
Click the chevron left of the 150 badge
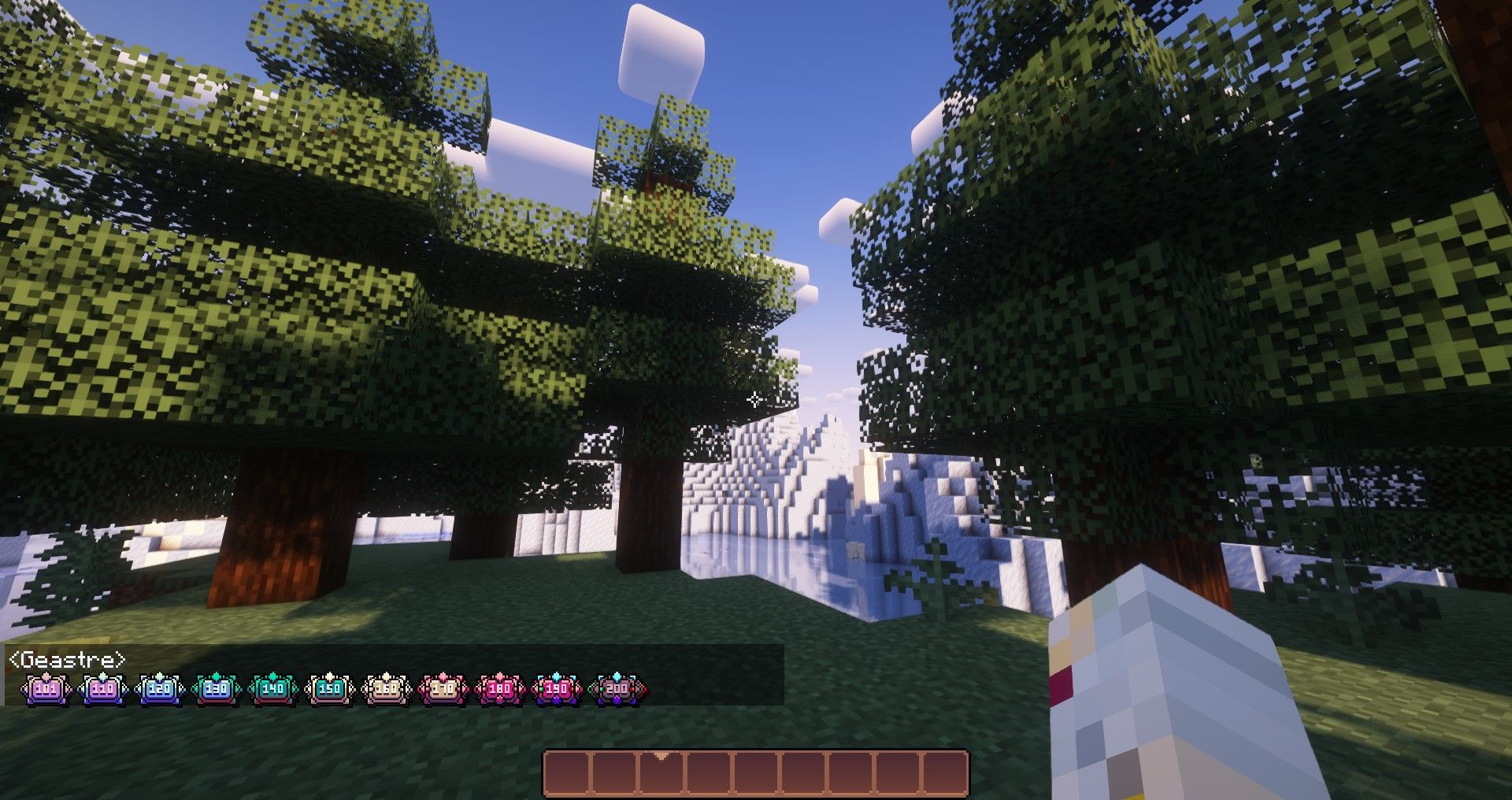[309, 688]
